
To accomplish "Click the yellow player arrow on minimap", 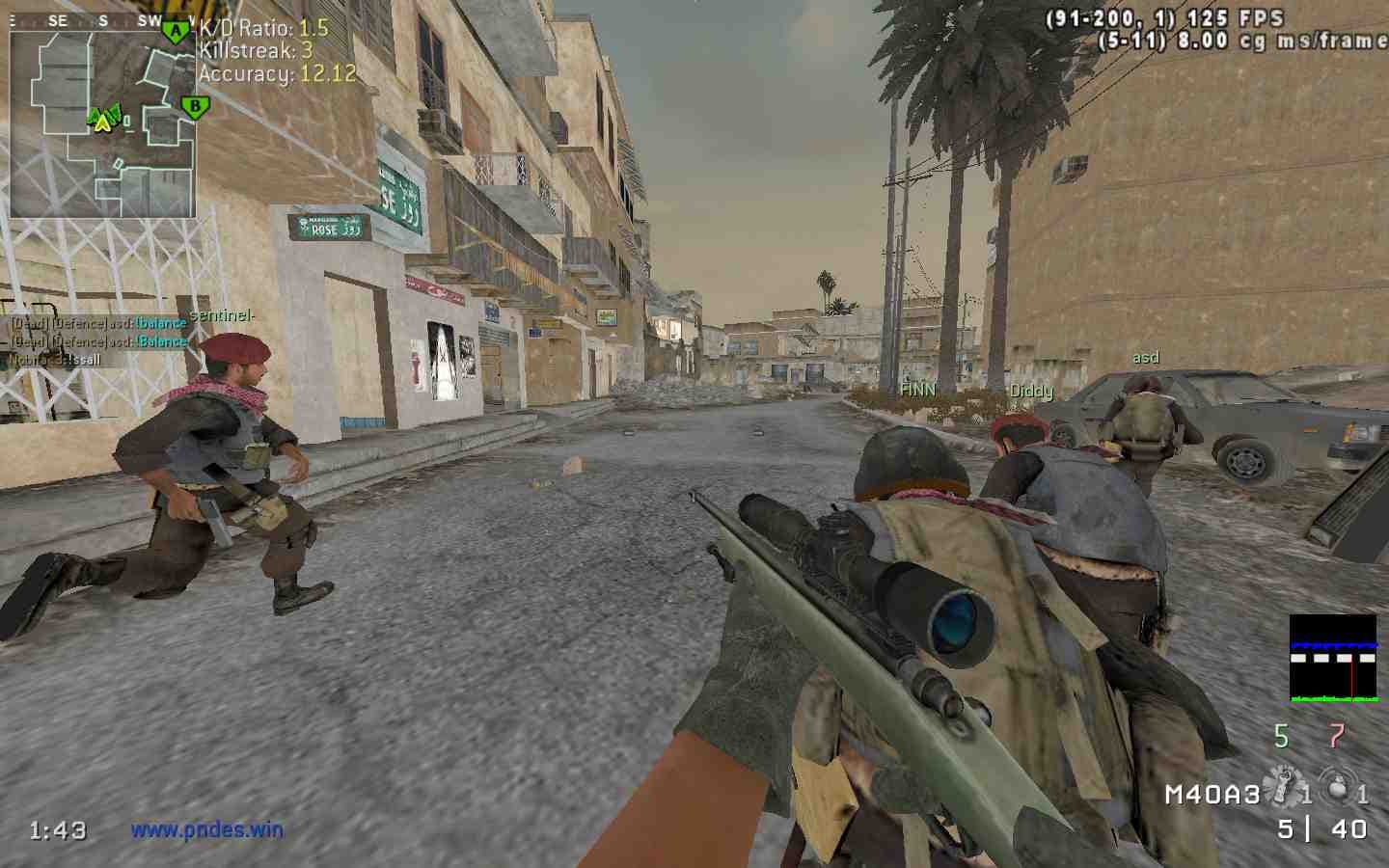I will [x=101, y=120].
